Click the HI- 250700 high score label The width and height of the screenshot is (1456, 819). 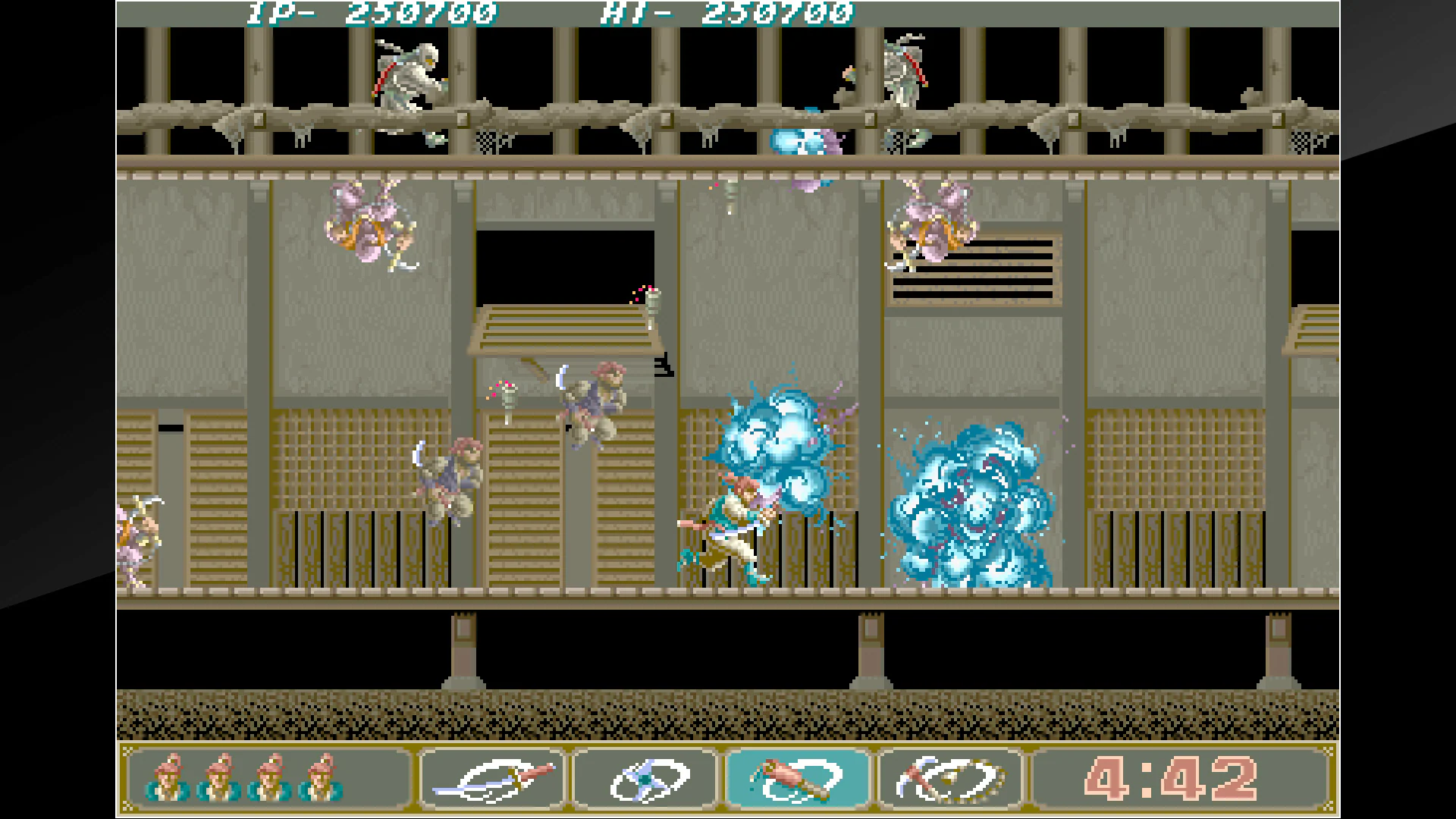728,12
